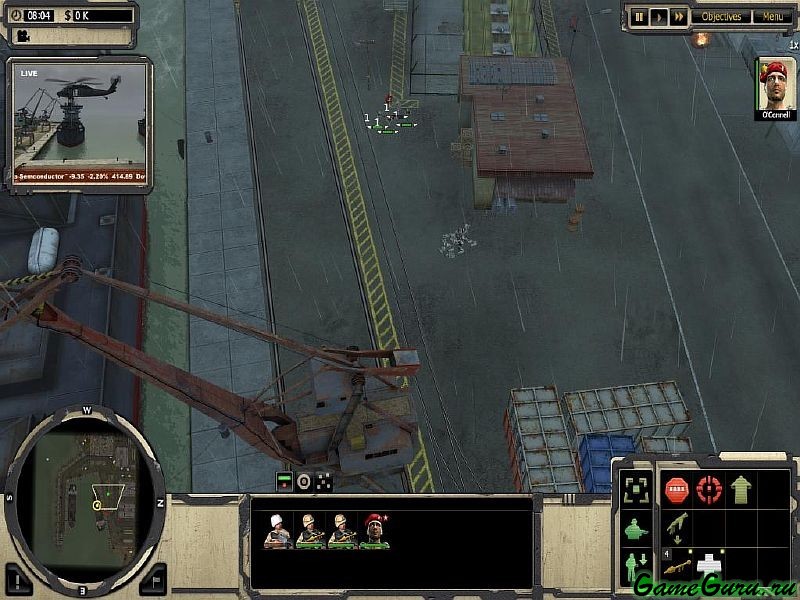
Task: Click the exclamation alert button by the minimap
Action: point(19,578)
